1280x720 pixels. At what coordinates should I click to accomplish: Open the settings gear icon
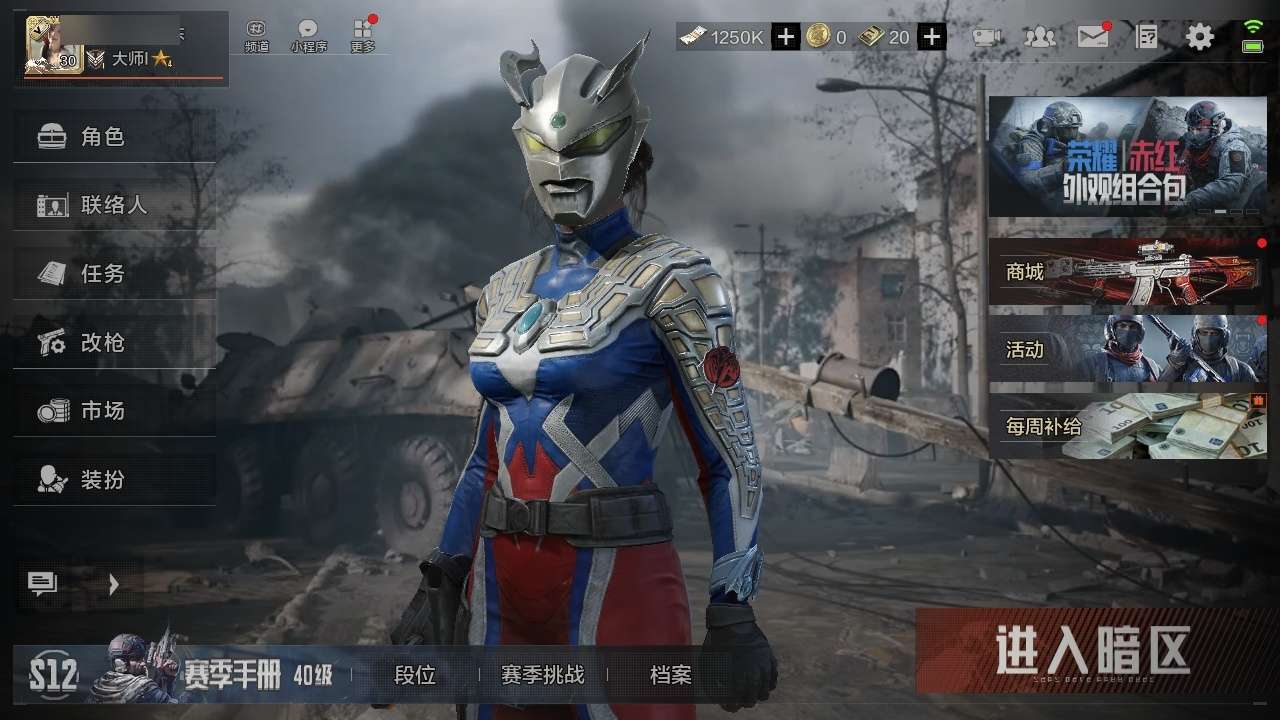click(1199, 37)
